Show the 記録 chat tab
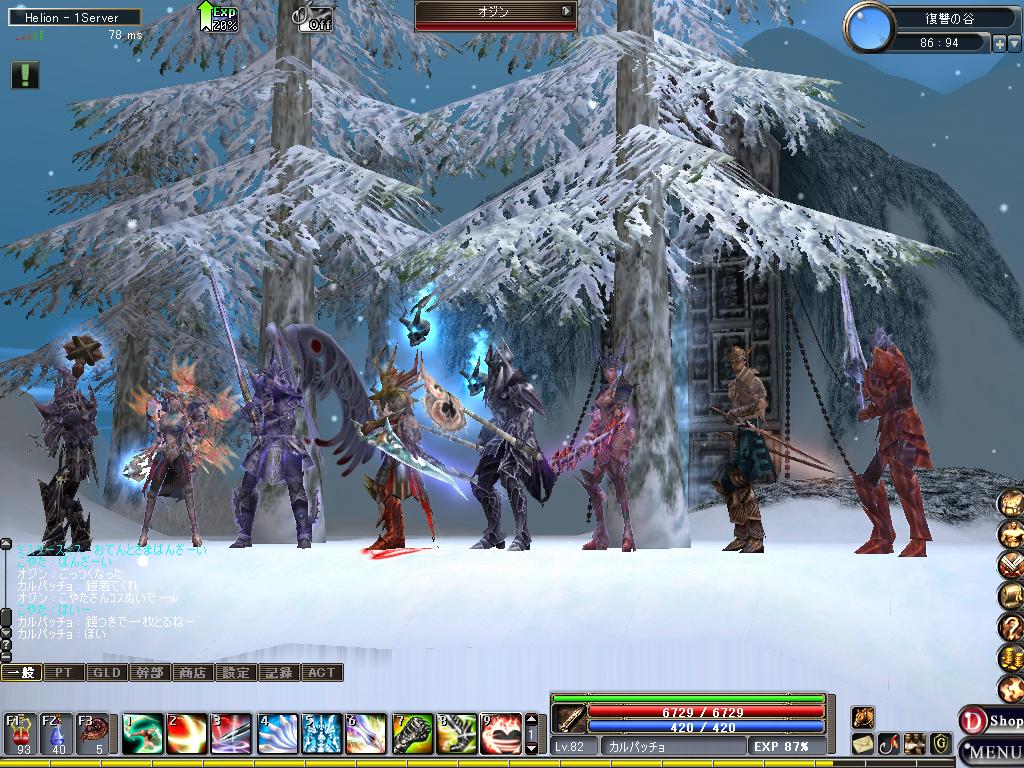The width and height of the screenshot is (1024, 768). coord(279,673)
